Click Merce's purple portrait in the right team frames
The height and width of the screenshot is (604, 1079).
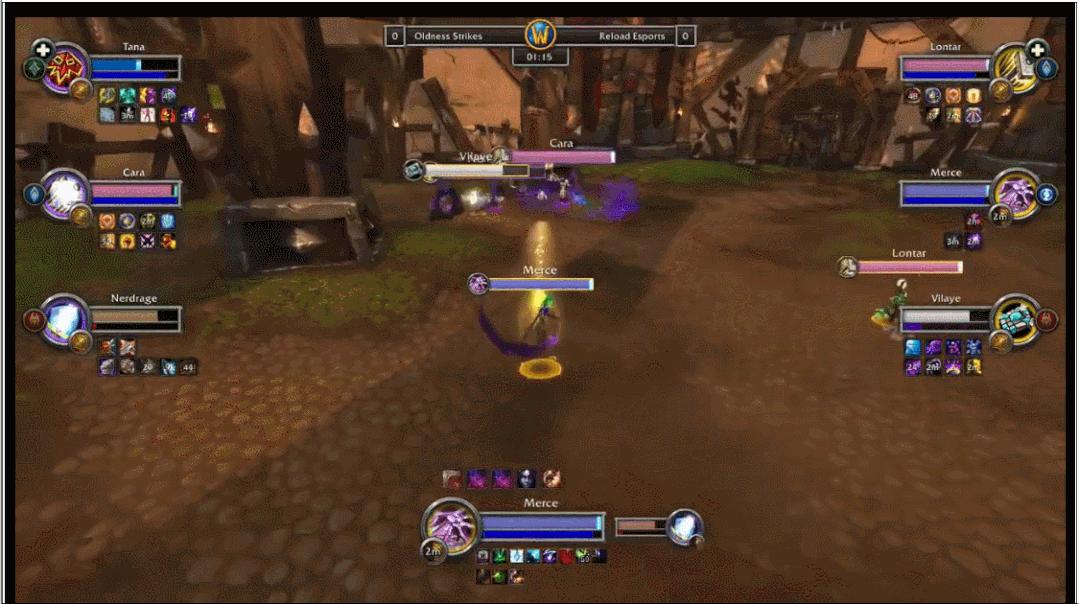point(1015,193)
